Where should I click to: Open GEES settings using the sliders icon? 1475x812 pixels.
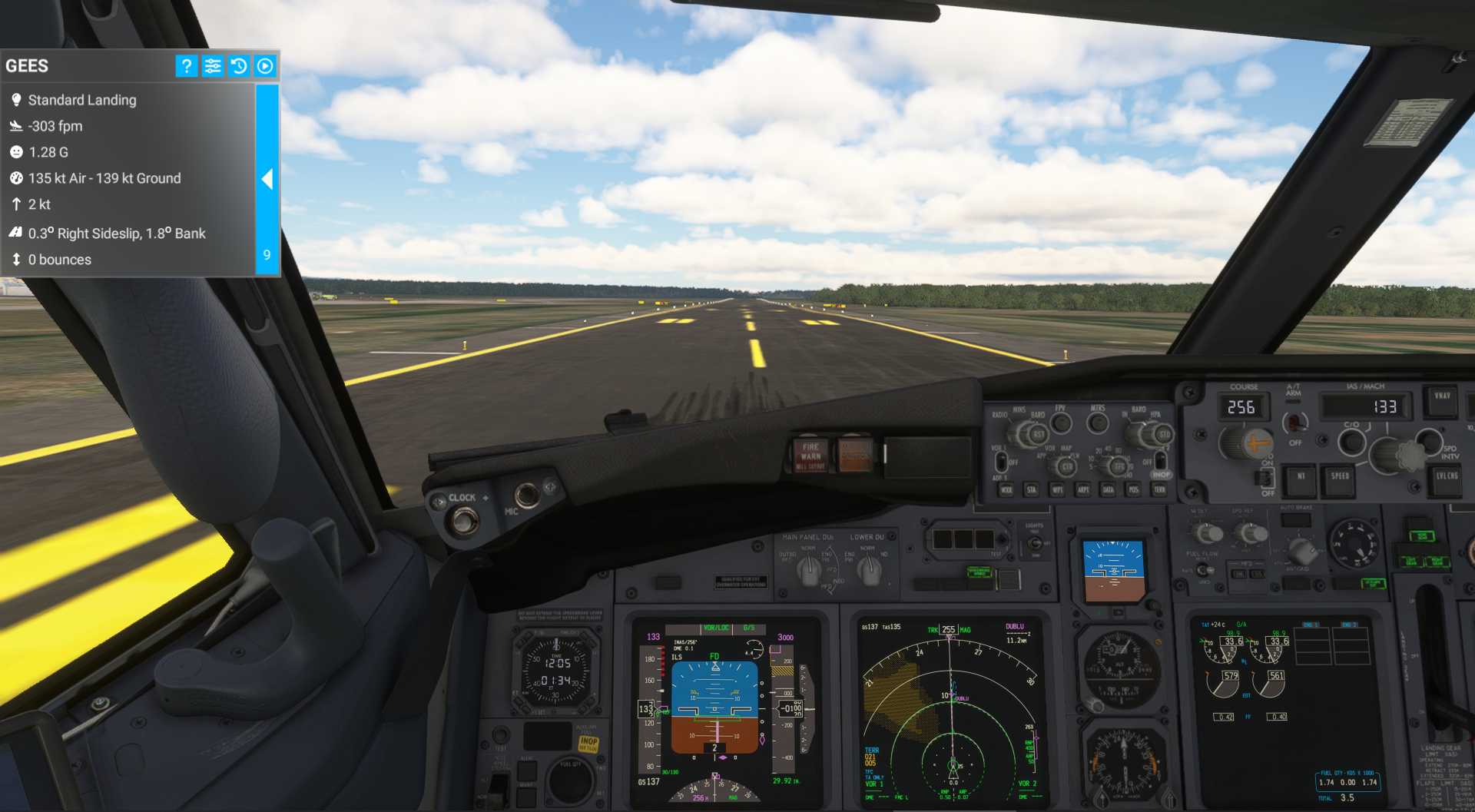click(x=213, y=66)
